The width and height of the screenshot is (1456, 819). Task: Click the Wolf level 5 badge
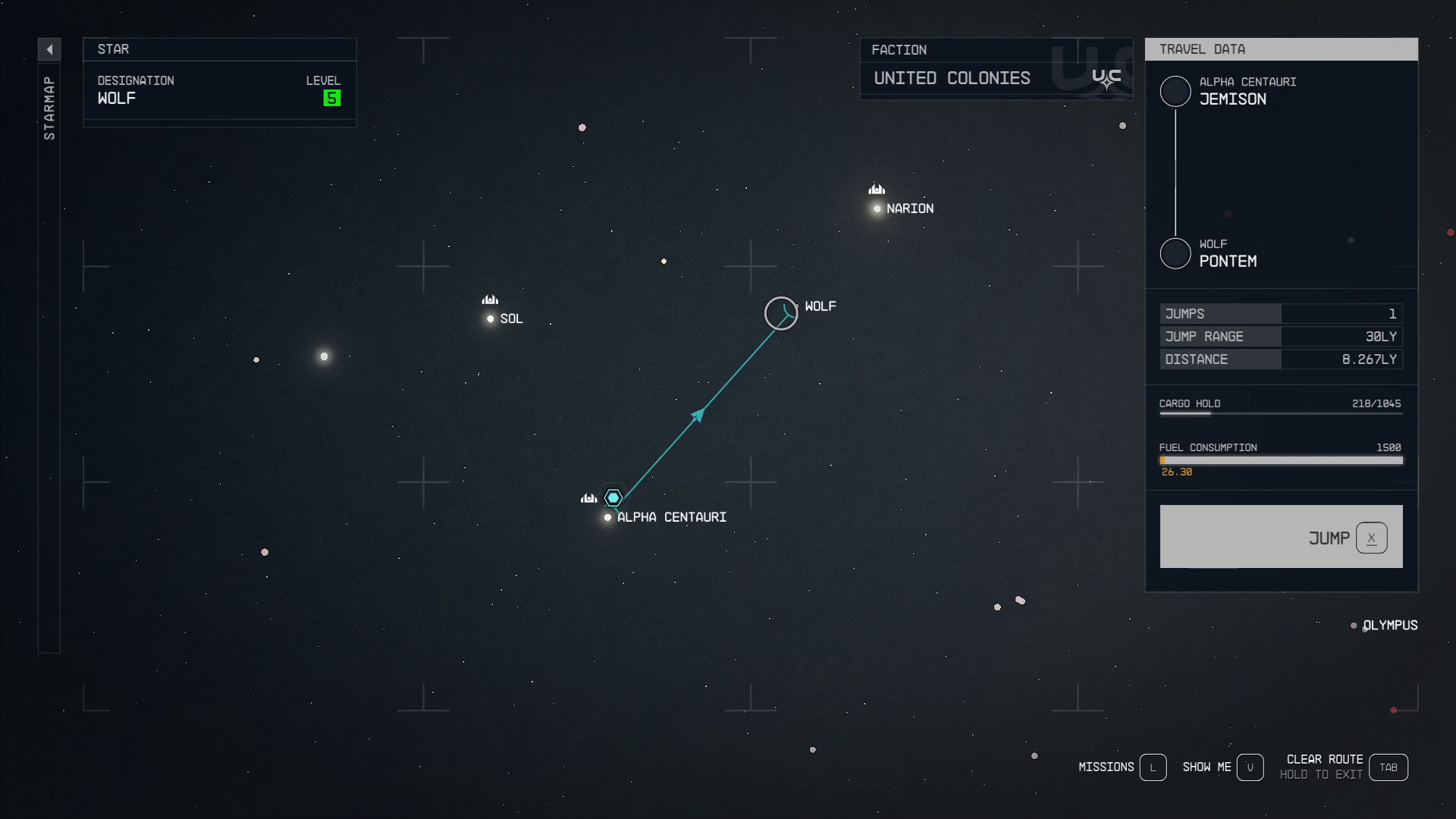(x=331, y=97)
